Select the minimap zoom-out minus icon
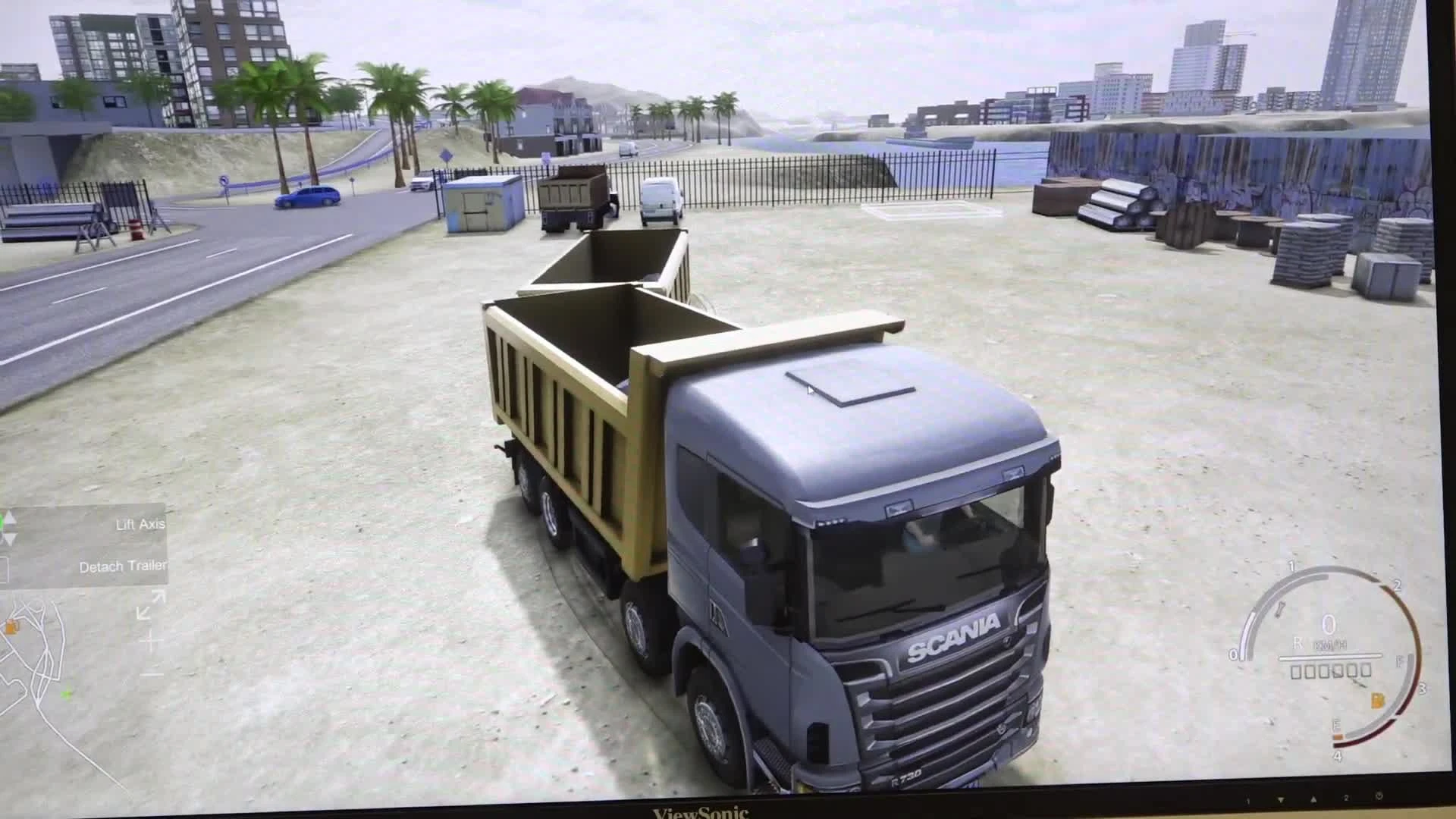 pyautogui.click(x=152, y=674)
